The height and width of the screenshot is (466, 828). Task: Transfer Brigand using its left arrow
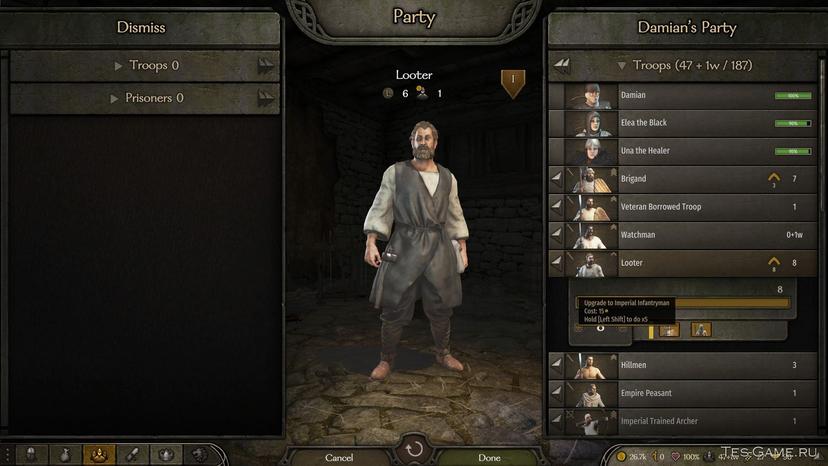click(557, 179)
